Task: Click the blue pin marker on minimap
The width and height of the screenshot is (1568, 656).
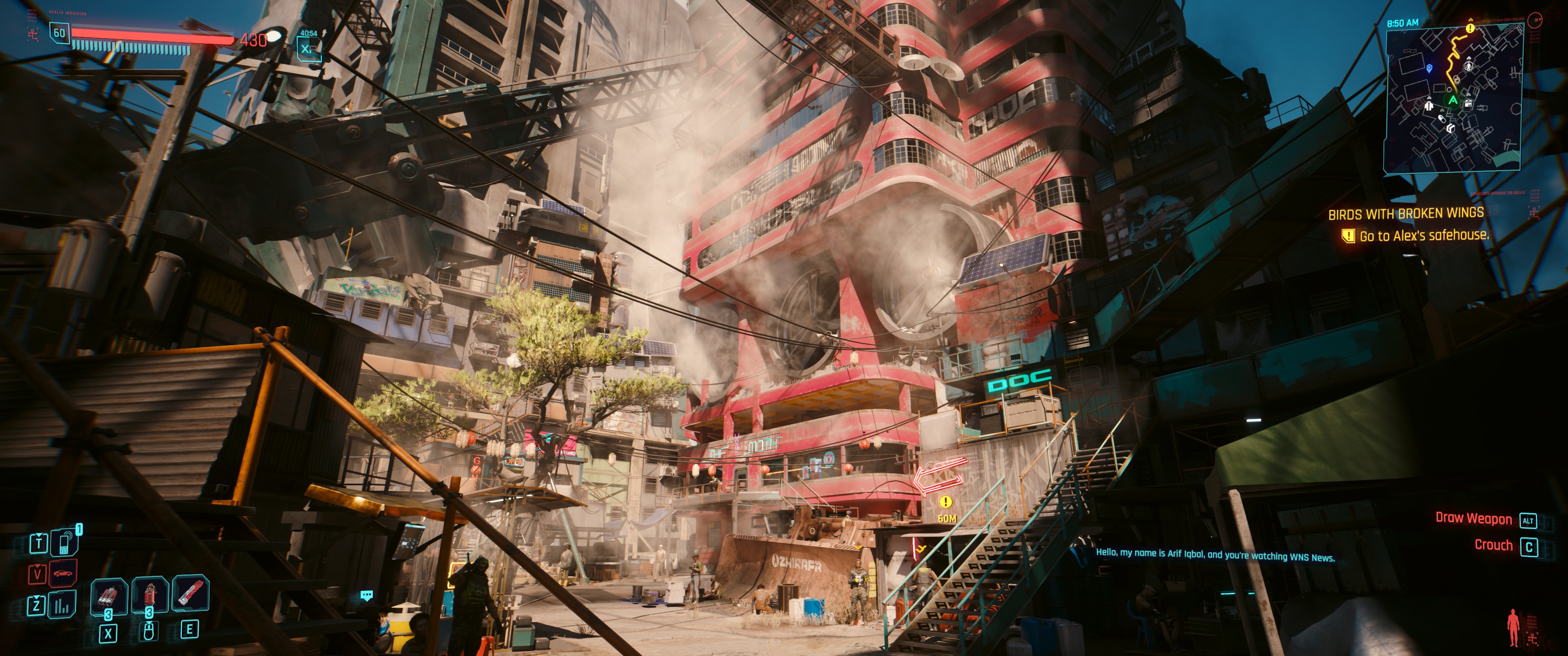Action: coord(1429,68)
